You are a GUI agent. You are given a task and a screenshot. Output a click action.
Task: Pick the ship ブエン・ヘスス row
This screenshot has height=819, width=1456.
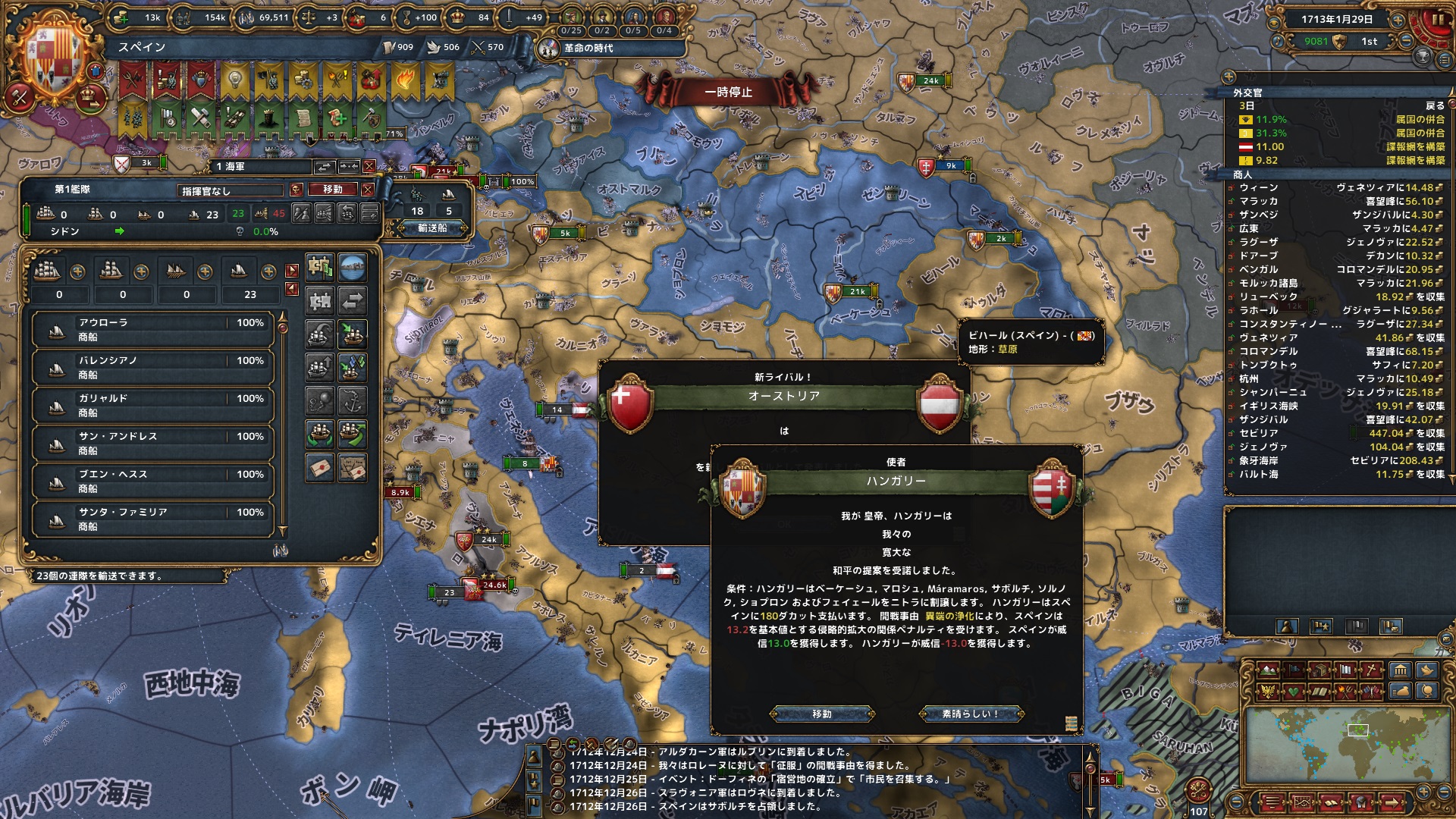coord(152,482)
